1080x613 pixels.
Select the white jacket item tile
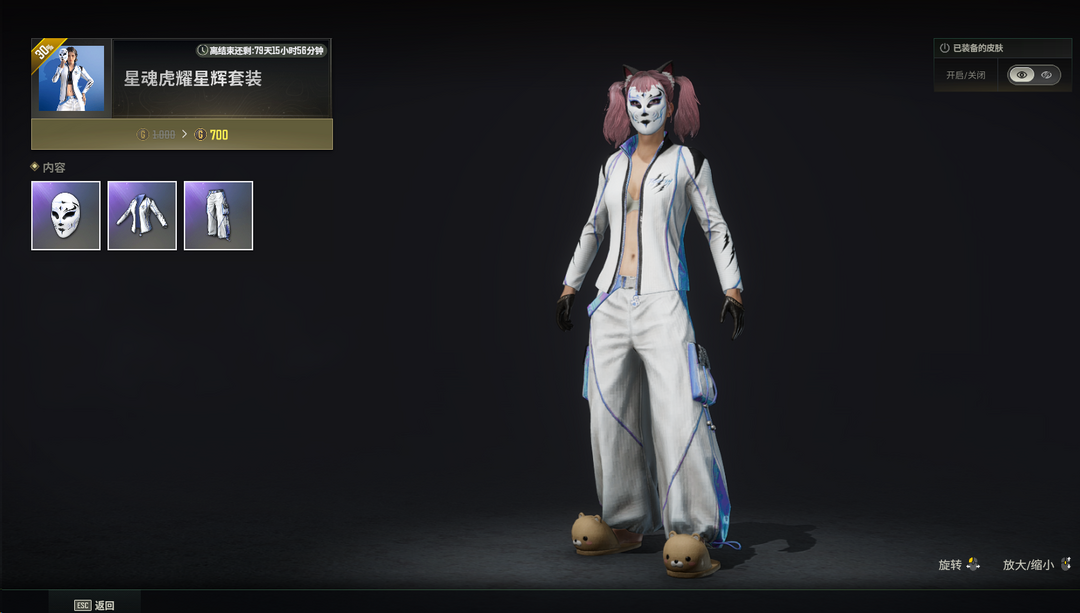142,215
